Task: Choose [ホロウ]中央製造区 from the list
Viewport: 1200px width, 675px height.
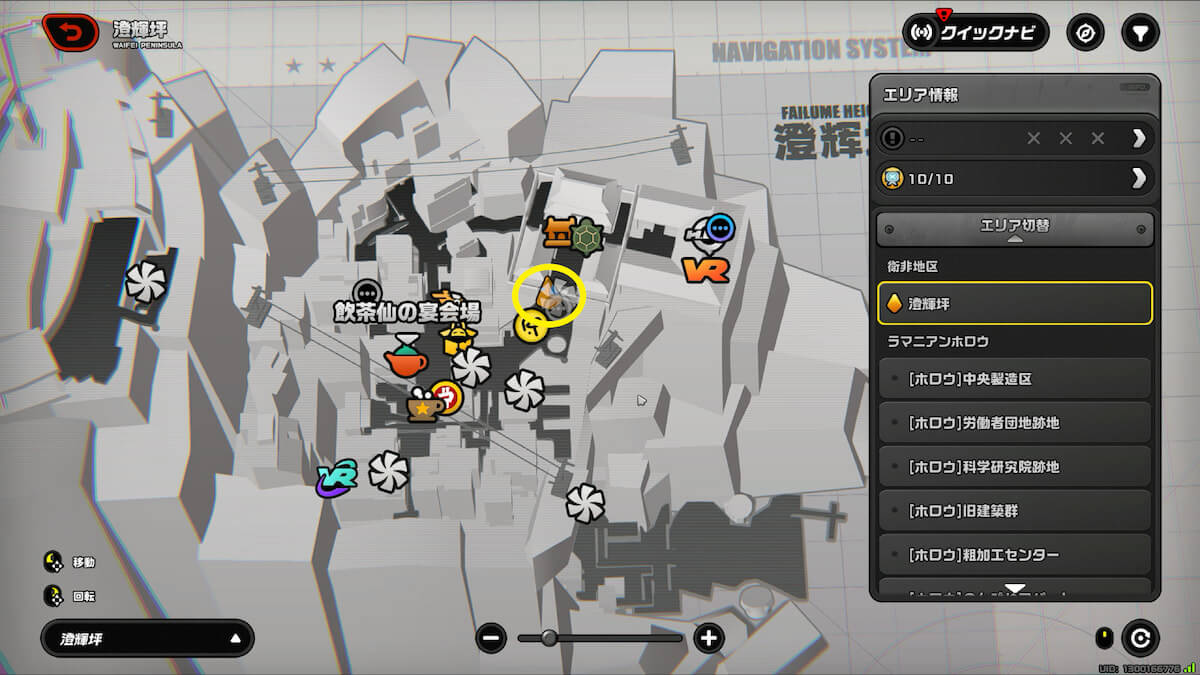Action: (1015, 379)
